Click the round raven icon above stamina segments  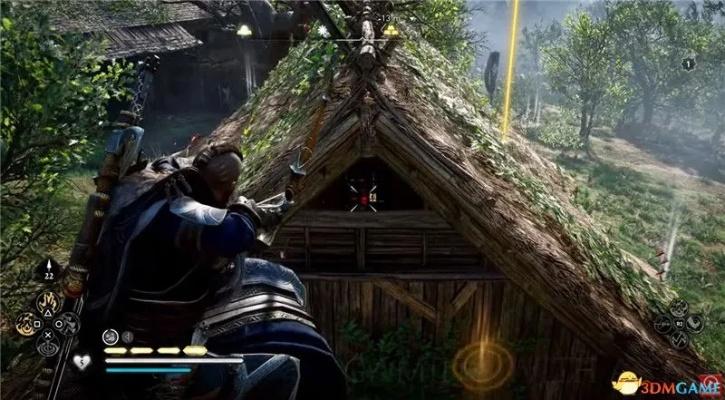[x=109, y=336]
